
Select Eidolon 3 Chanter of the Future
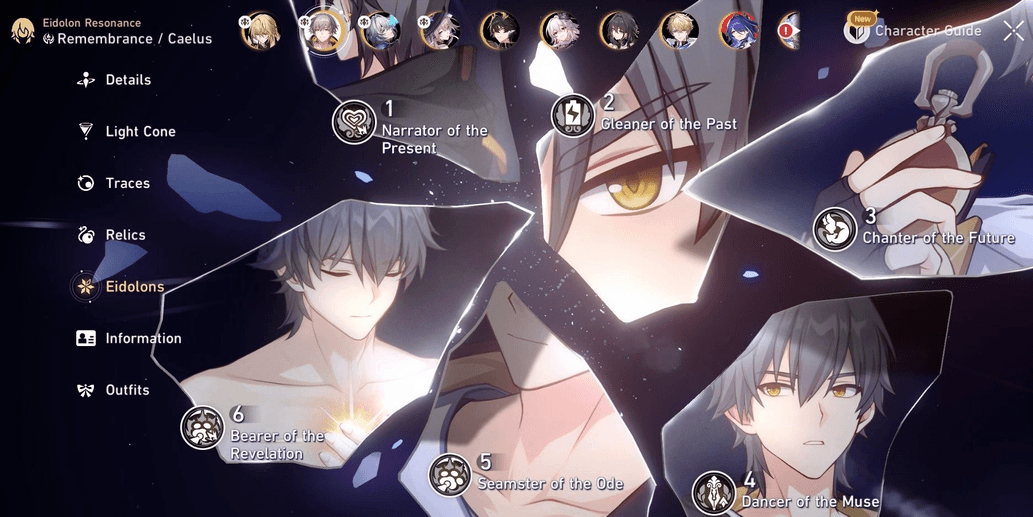[x=834, y=229]
